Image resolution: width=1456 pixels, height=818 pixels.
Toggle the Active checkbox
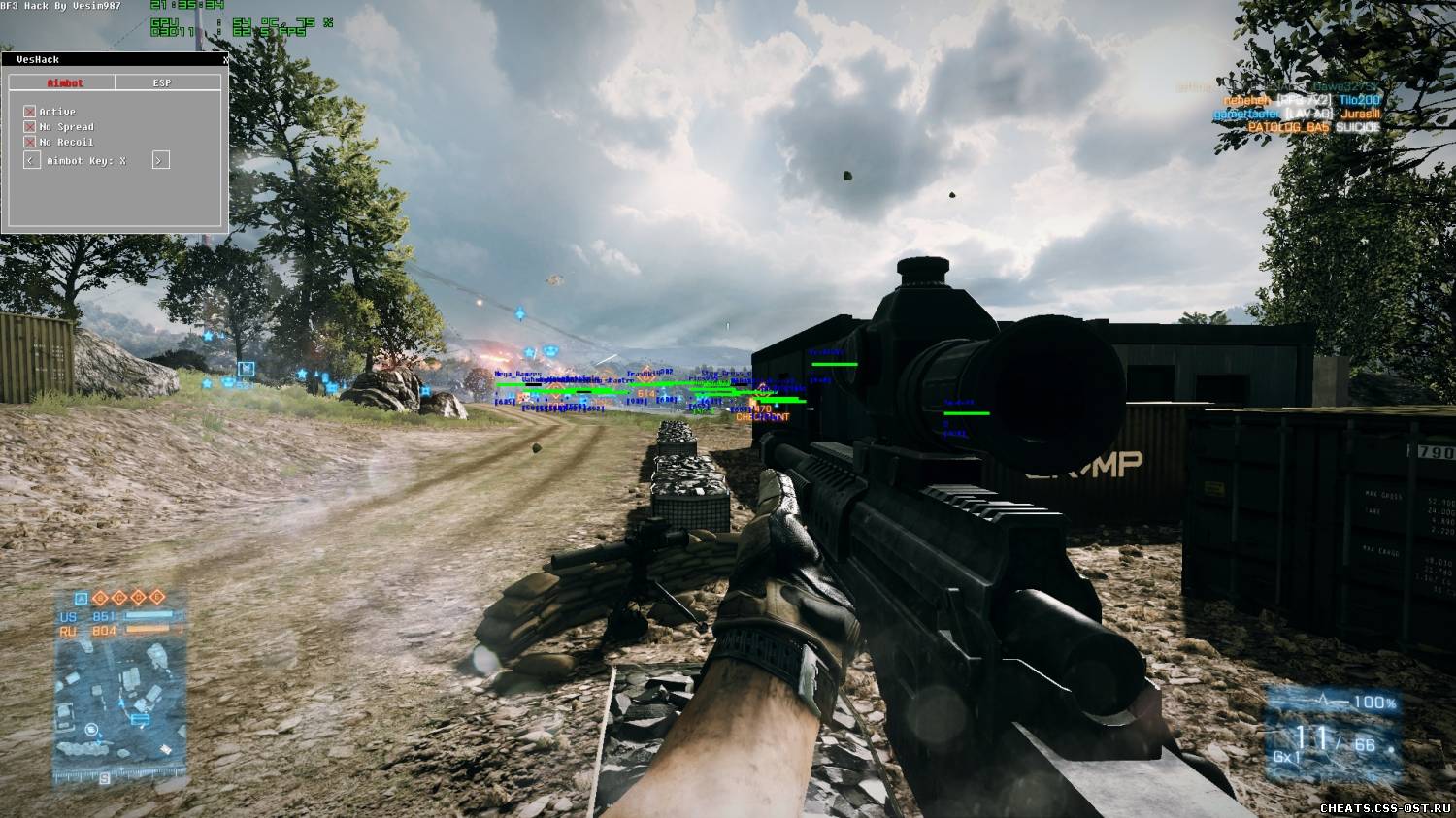(30, 112)
